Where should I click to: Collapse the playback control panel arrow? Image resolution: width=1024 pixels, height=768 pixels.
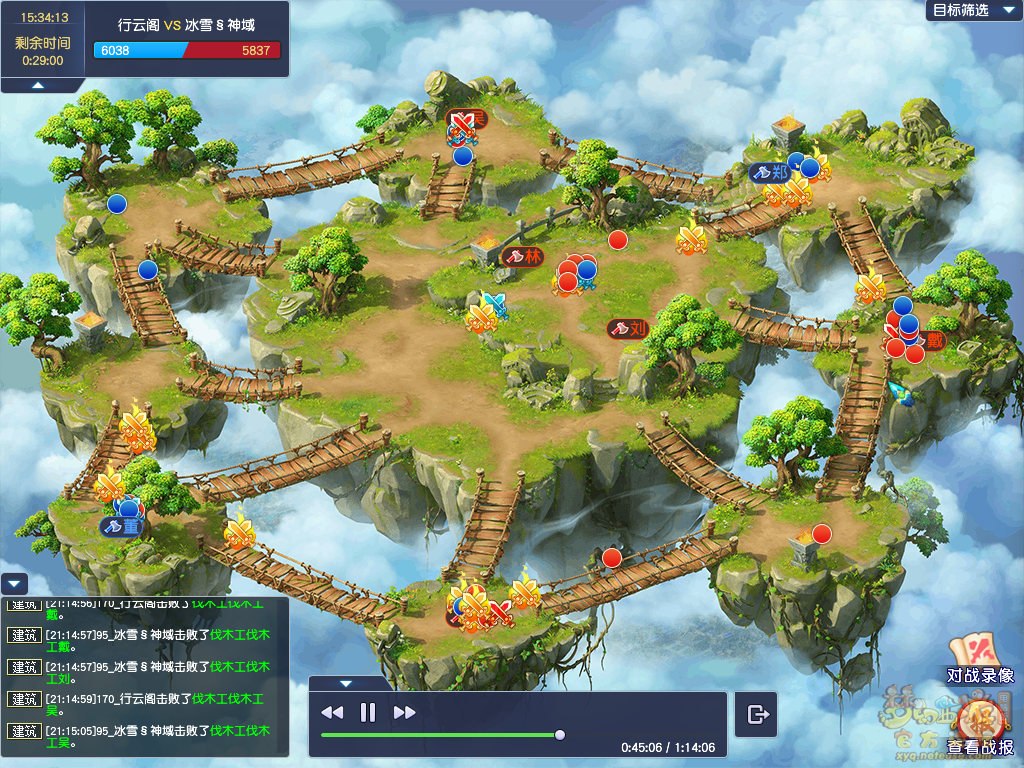(346, 684)
